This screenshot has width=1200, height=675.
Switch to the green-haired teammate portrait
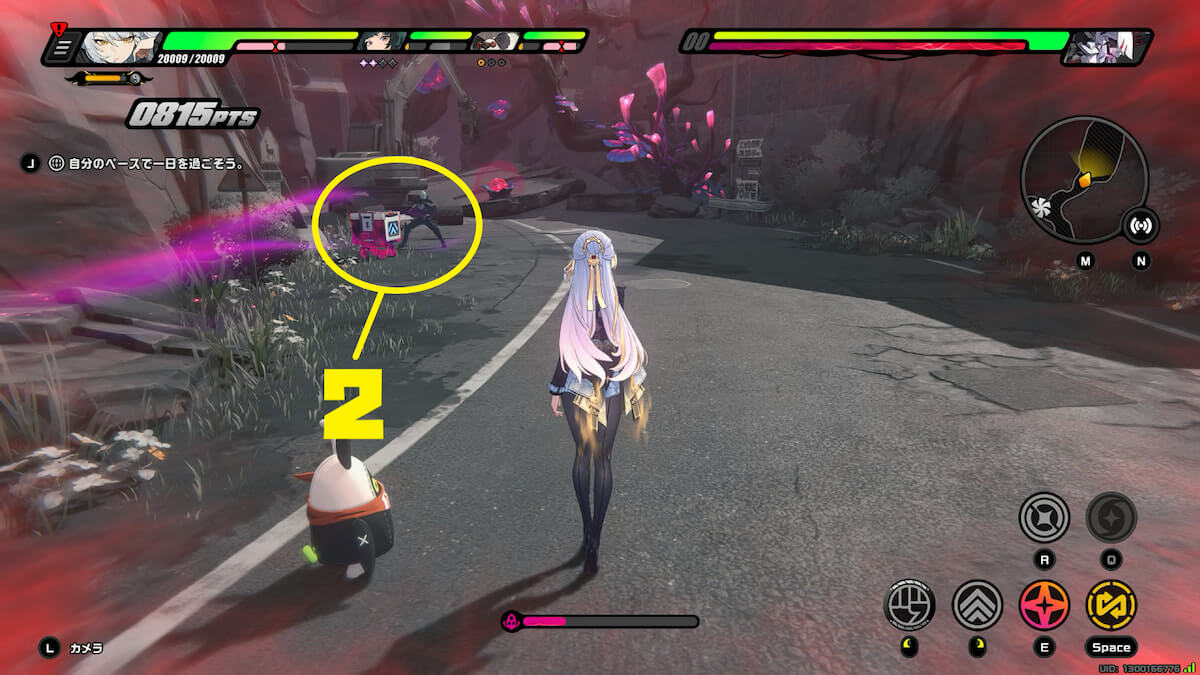pyautogui.click(x=382, y=42)
